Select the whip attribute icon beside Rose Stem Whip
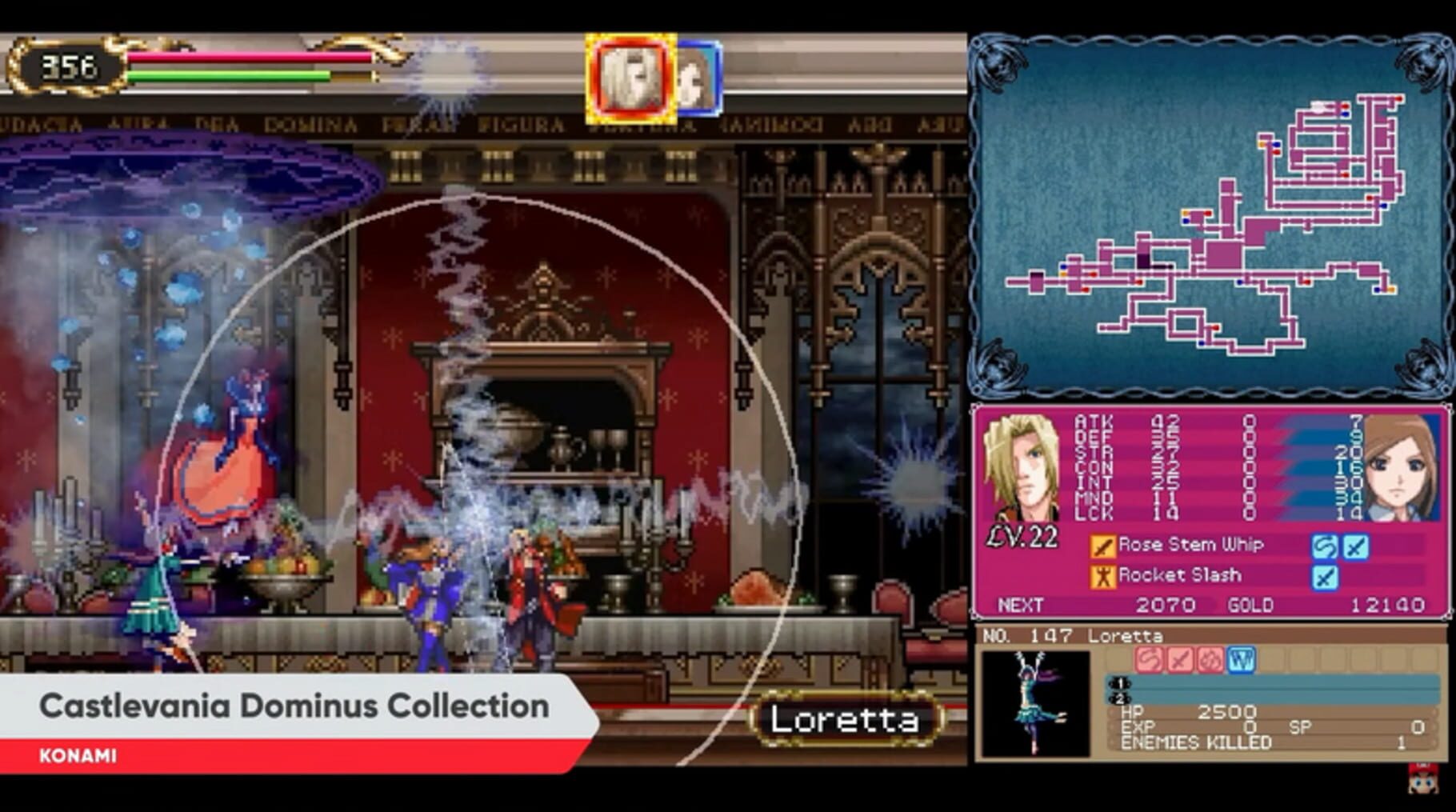Viewport: 1456px width, 812px height. click(x=1326, y=546)
